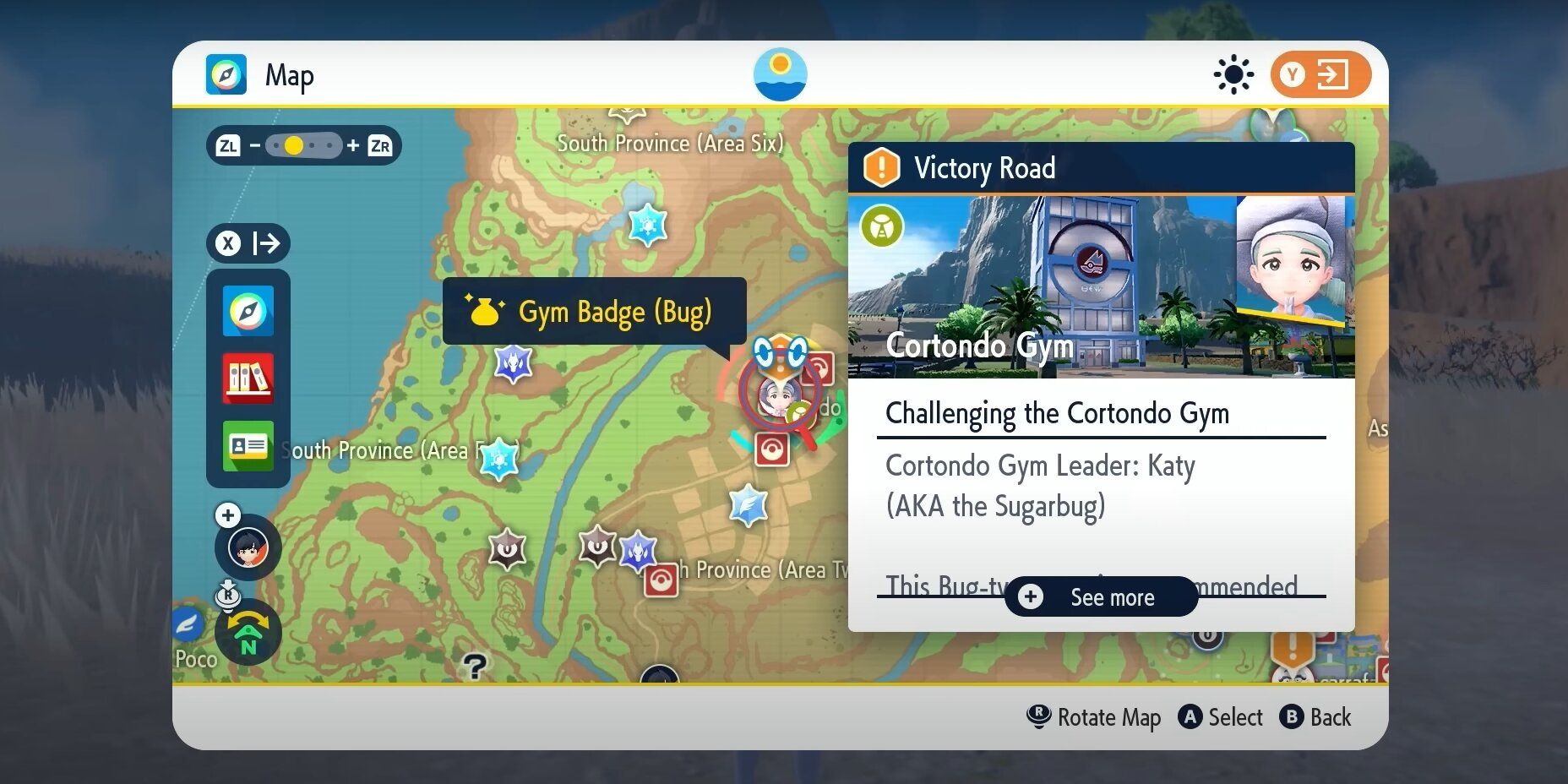Click the Map app icon beside the title
1568x784 pixels.
tap(226, 74)
